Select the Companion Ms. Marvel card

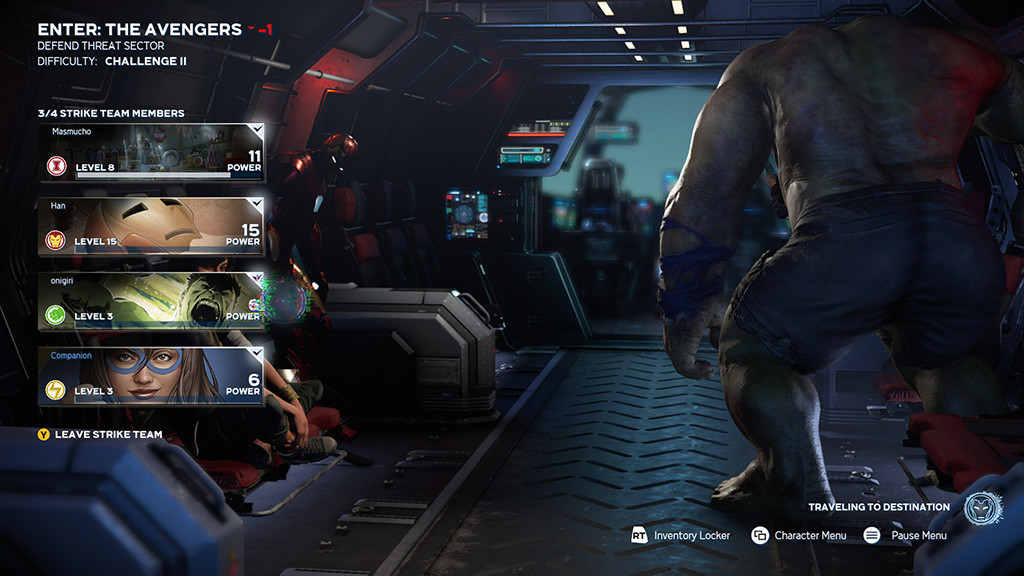151,376
